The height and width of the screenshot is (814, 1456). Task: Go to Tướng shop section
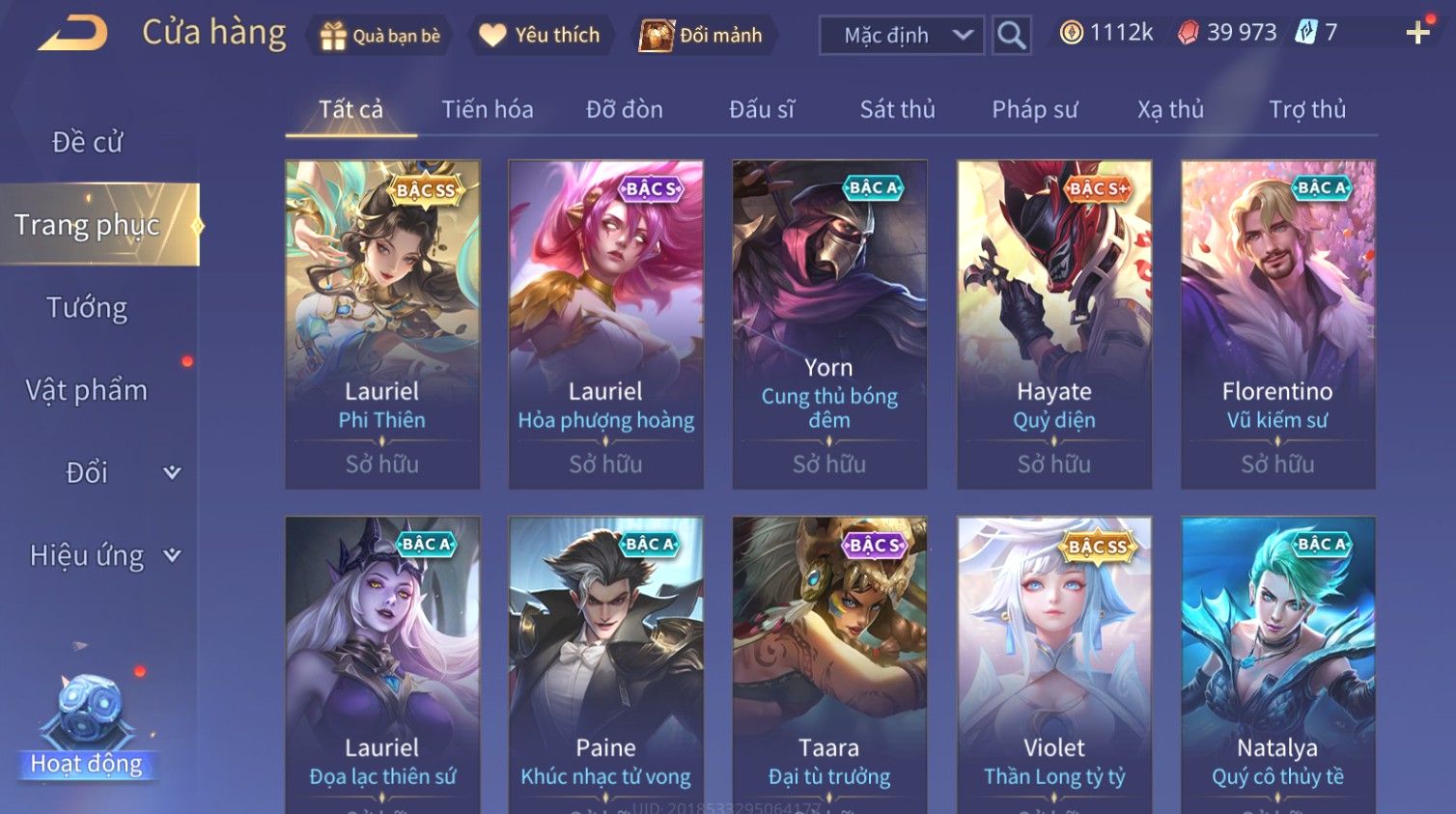tap(87, 308)
